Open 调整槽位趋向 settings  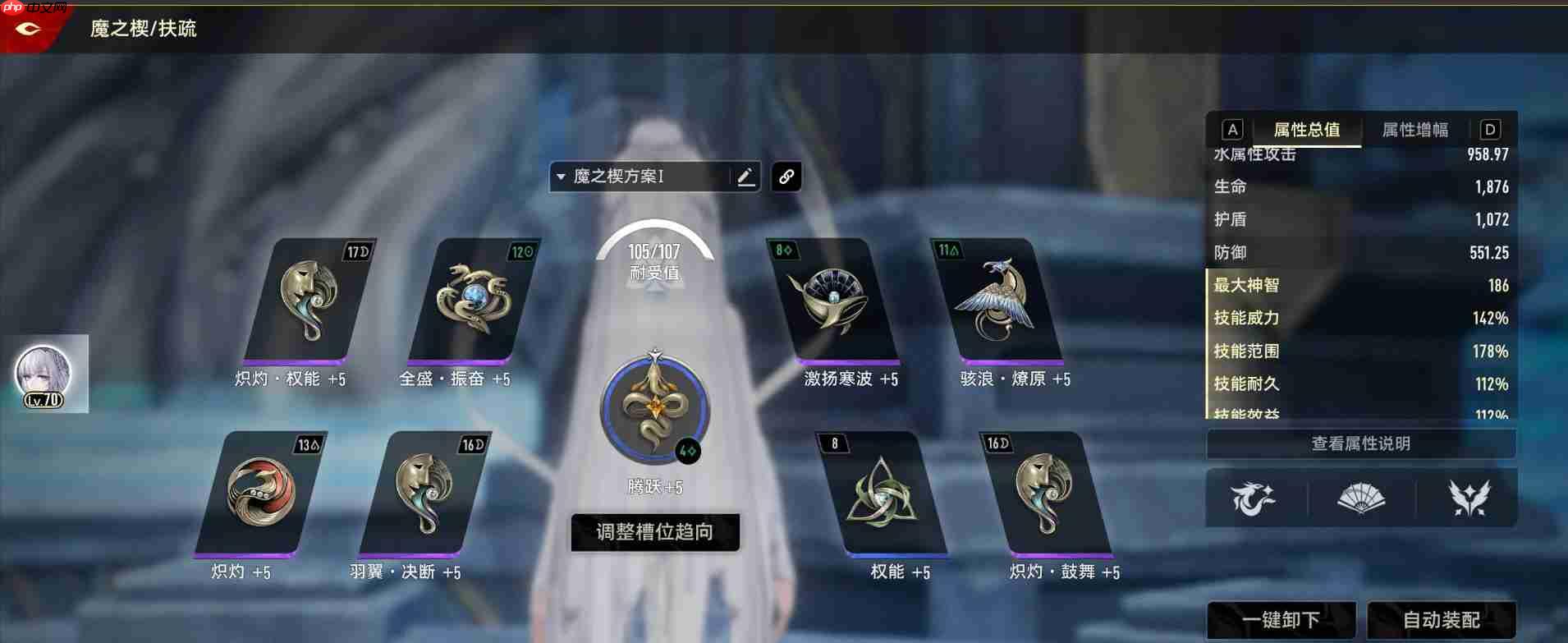654,532
